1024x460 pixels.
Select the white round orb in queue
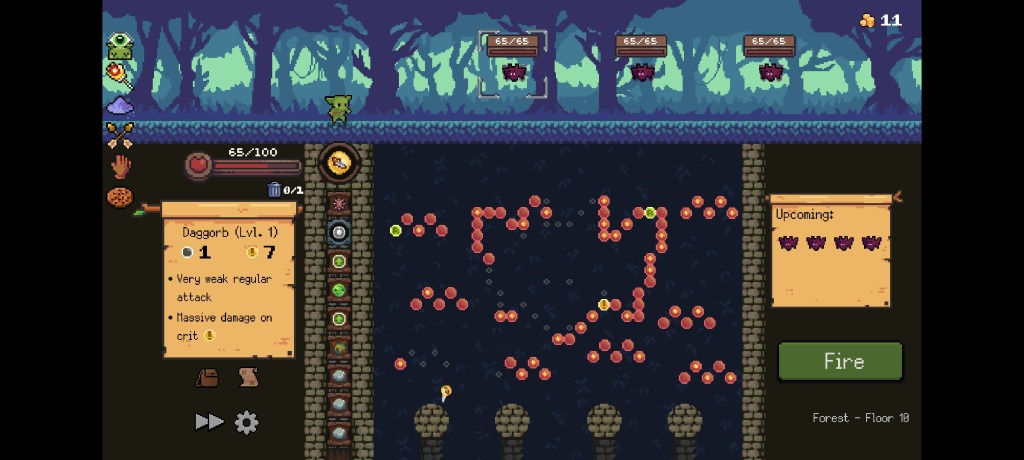[339, 233]
